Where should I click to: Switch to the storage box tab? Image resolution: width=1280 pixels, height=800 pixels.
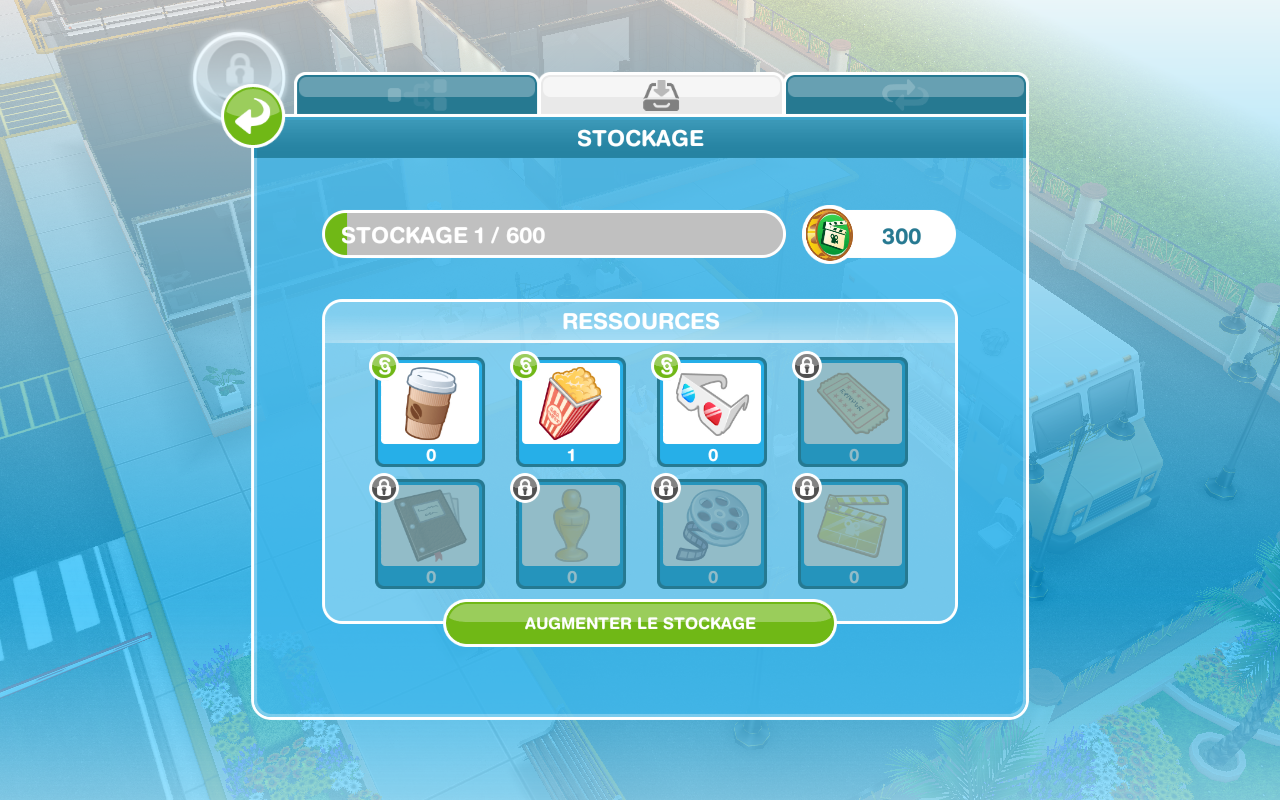pos(661,94)
